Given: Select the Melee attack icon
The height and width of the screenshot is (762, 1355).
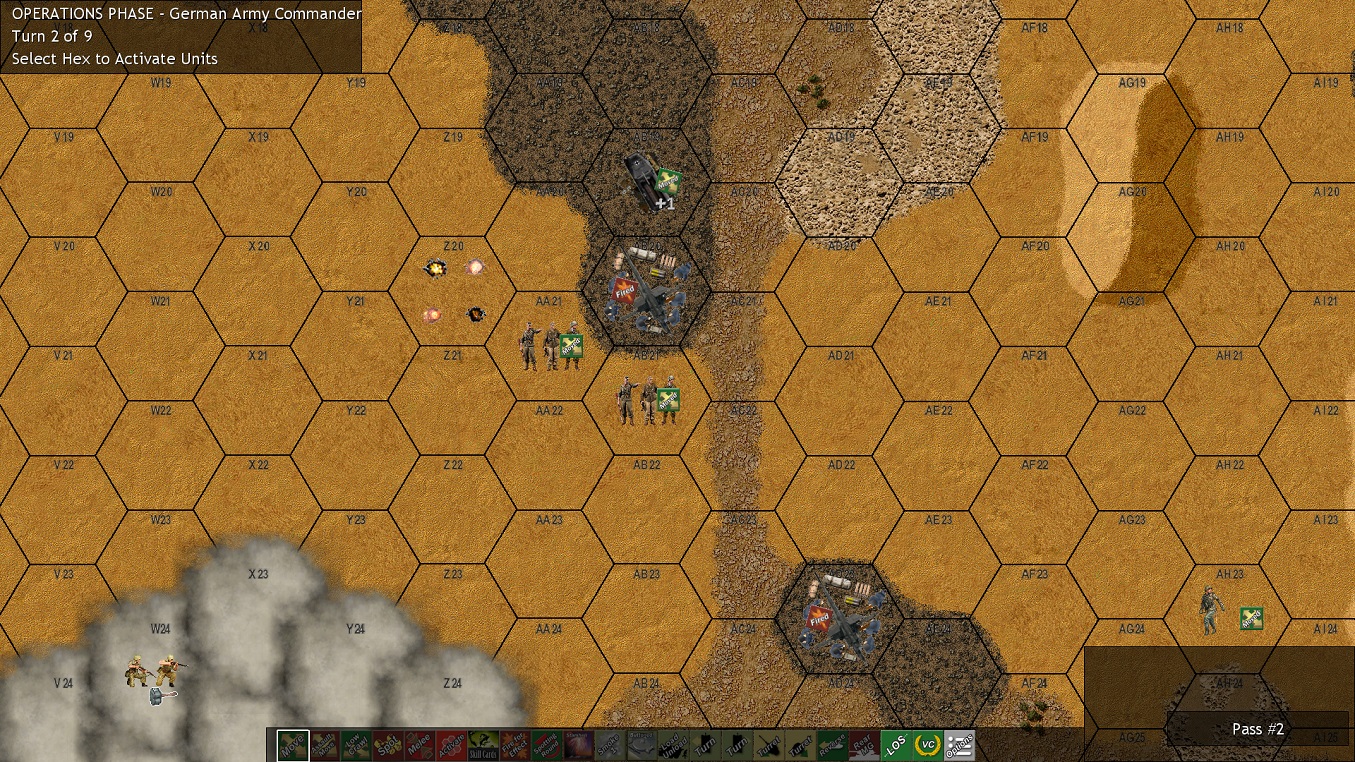Looking at the screenshot, I should click(421, 744).
